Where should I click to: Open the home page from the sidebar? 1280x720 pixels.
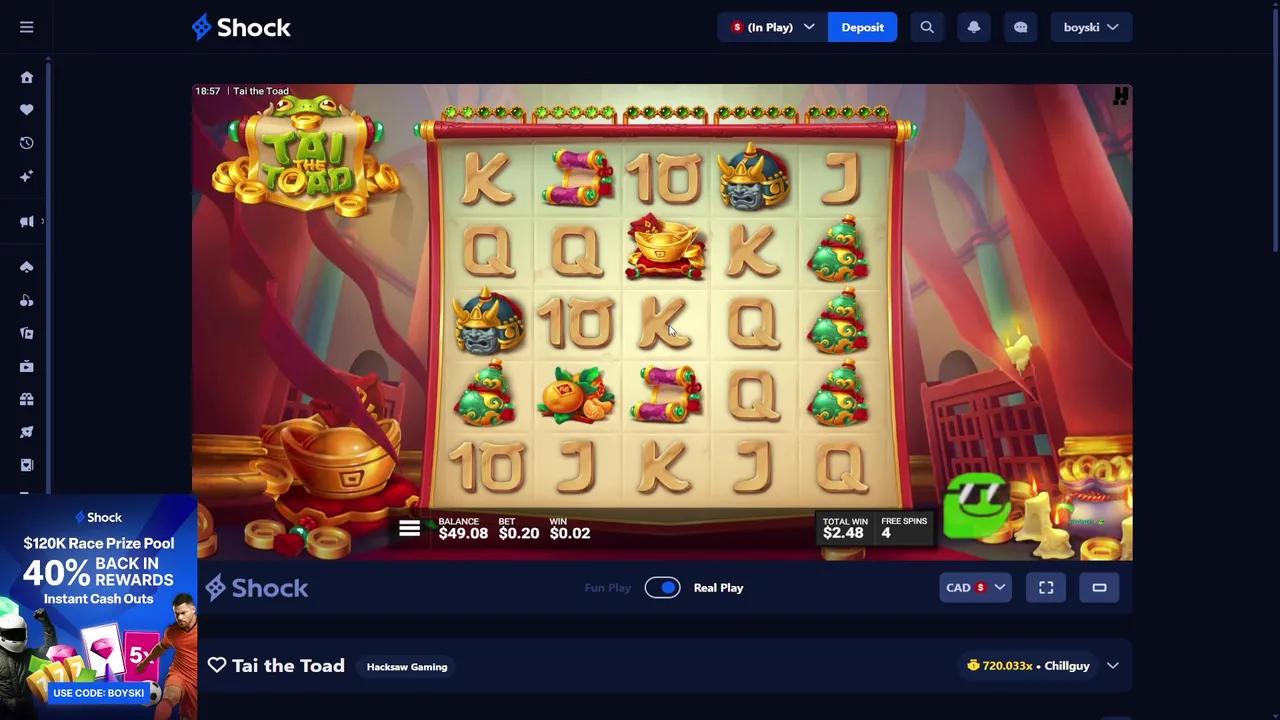(x=27, y=77)
